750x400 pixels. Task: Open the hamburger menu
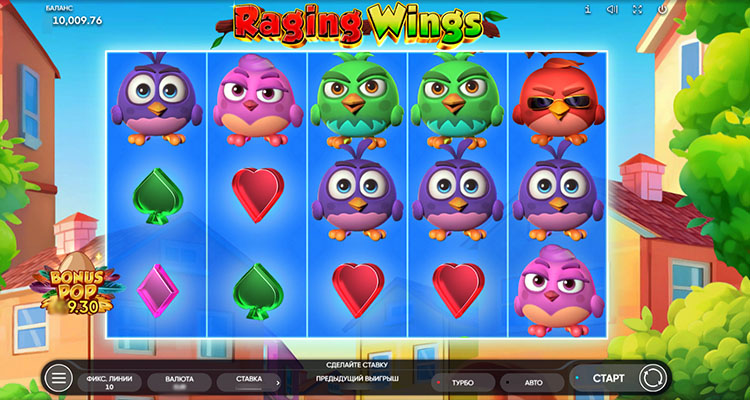(59, 379)
